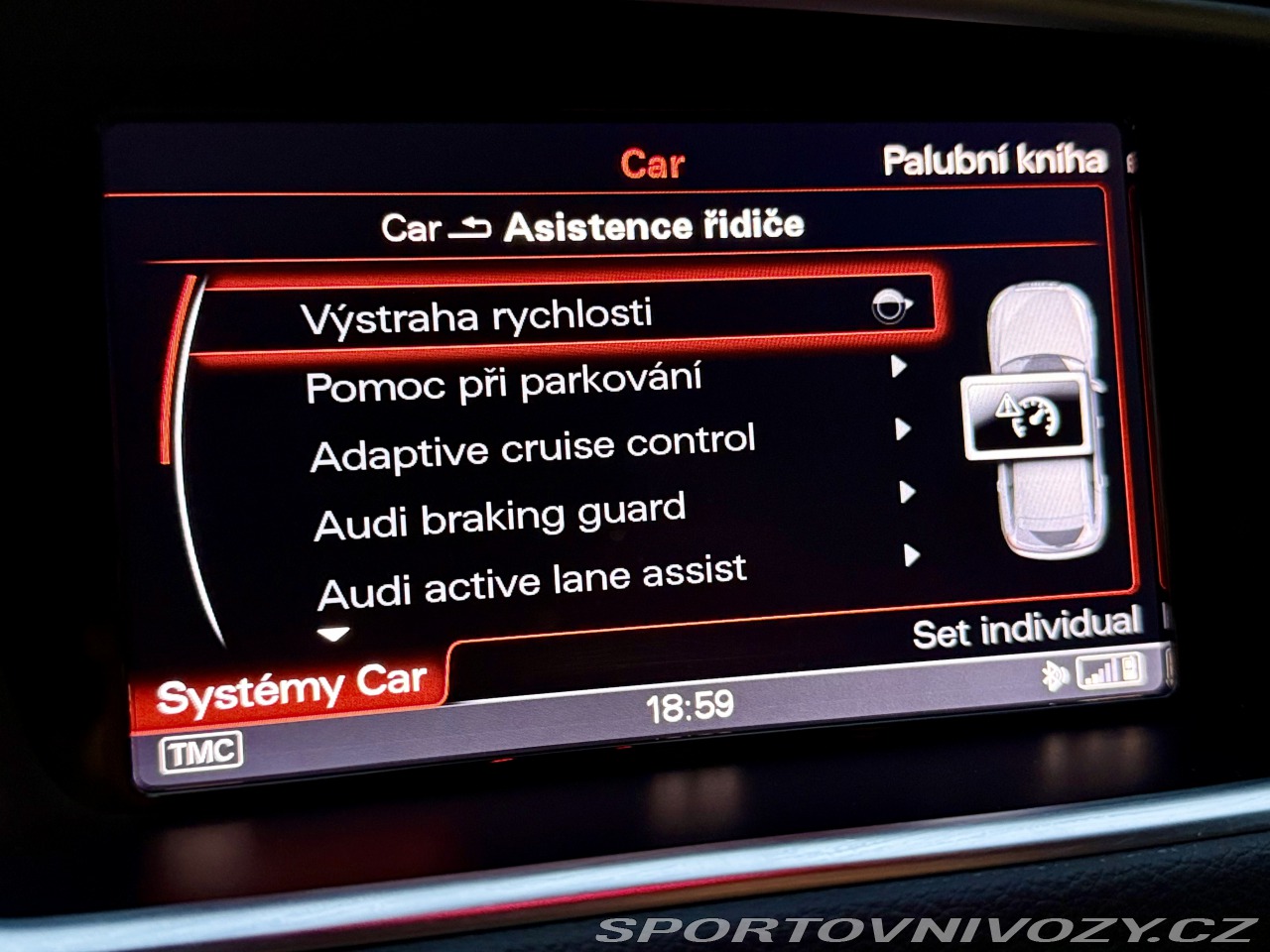Click the down arrow below the list

333,634
